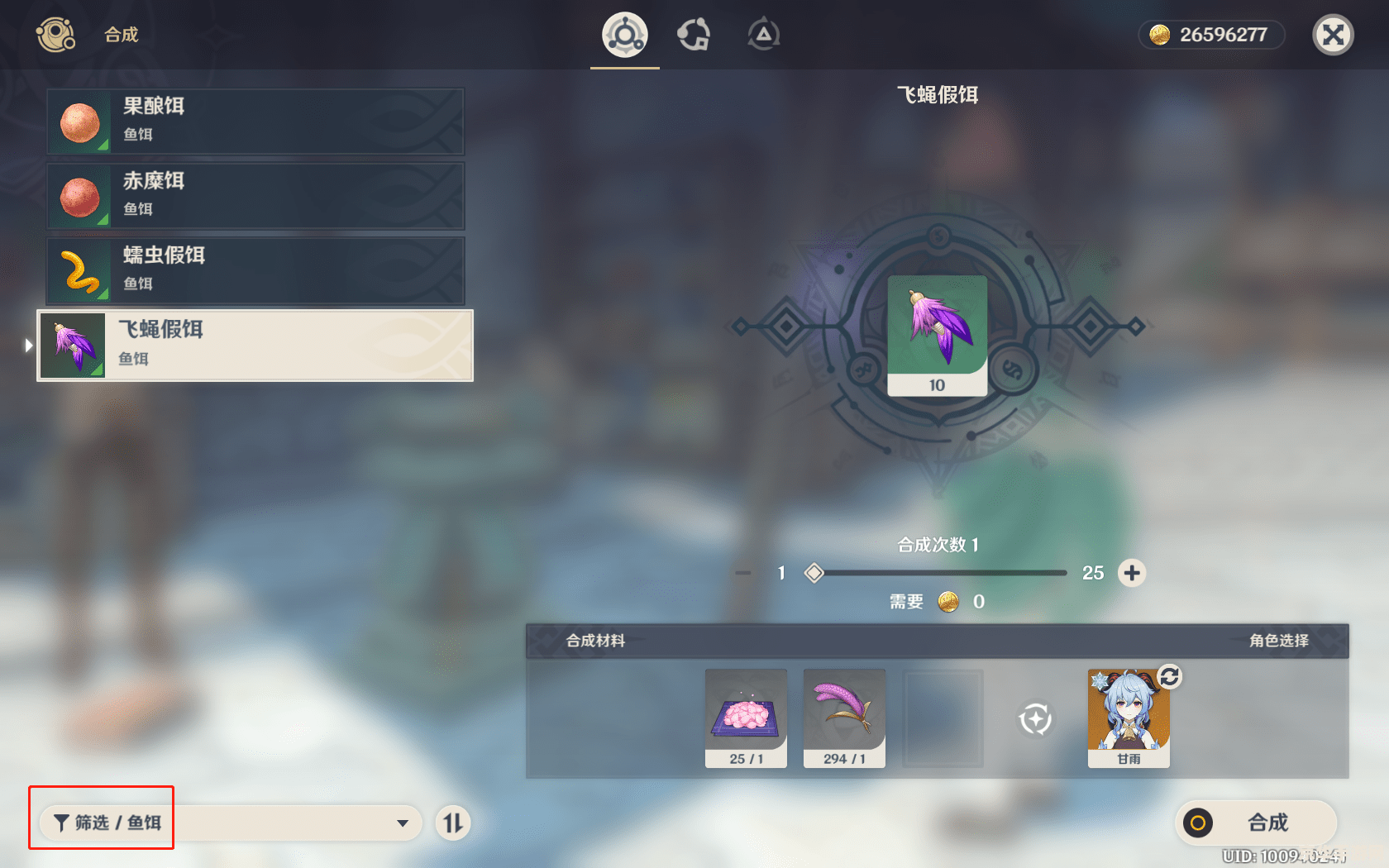Click the circular auto-fill materials icon
The image size is (1389, 868).
click(x=1035, y=718)
